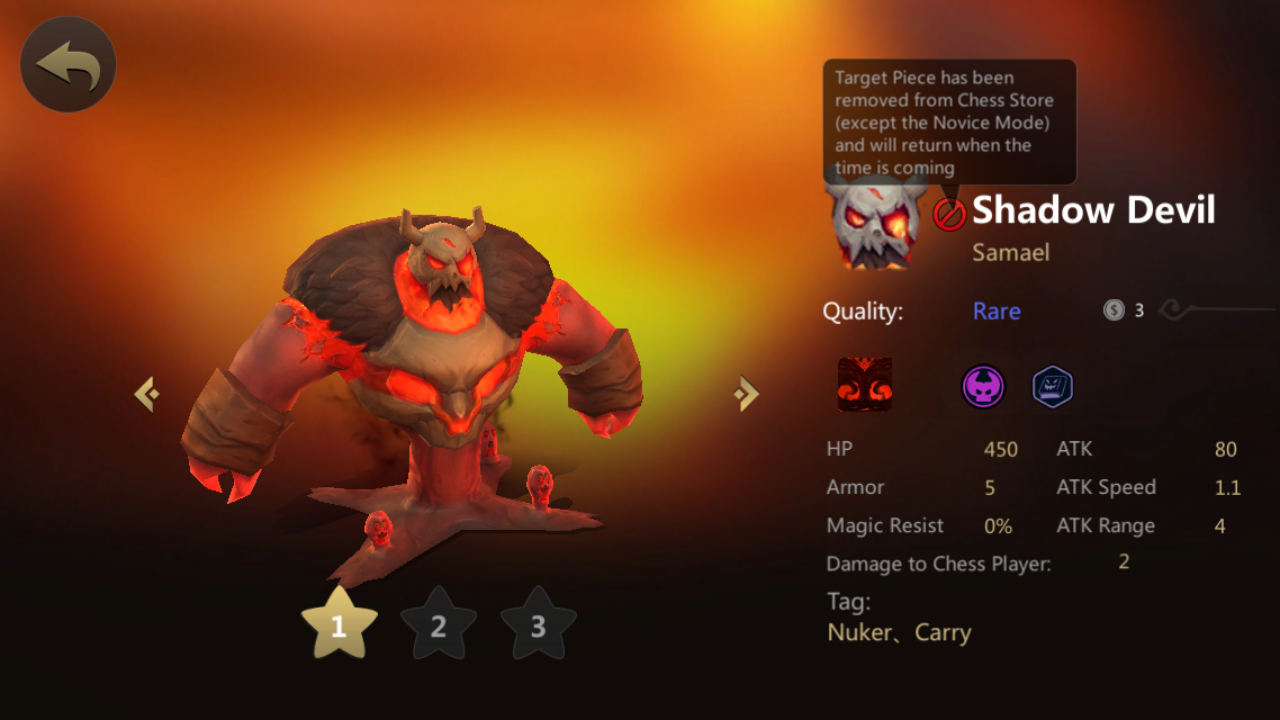Image resolution: width=1280 pixels, height=720 pixels.
Task: Show the previous chess piece
Action: [147, 394]
